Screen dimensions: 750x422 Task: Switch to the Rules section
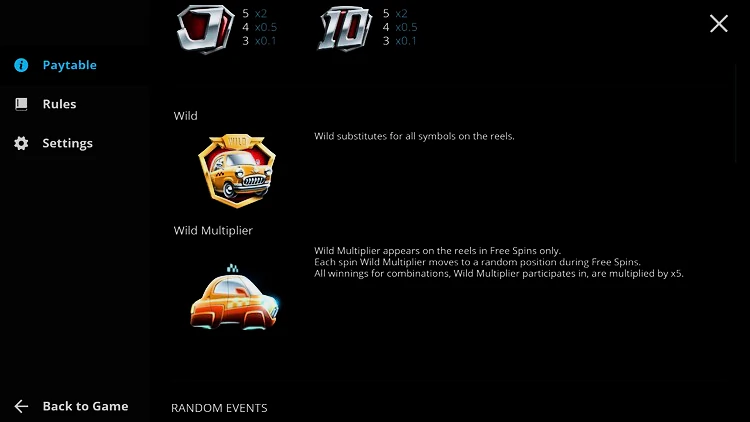tap(58, 104)
